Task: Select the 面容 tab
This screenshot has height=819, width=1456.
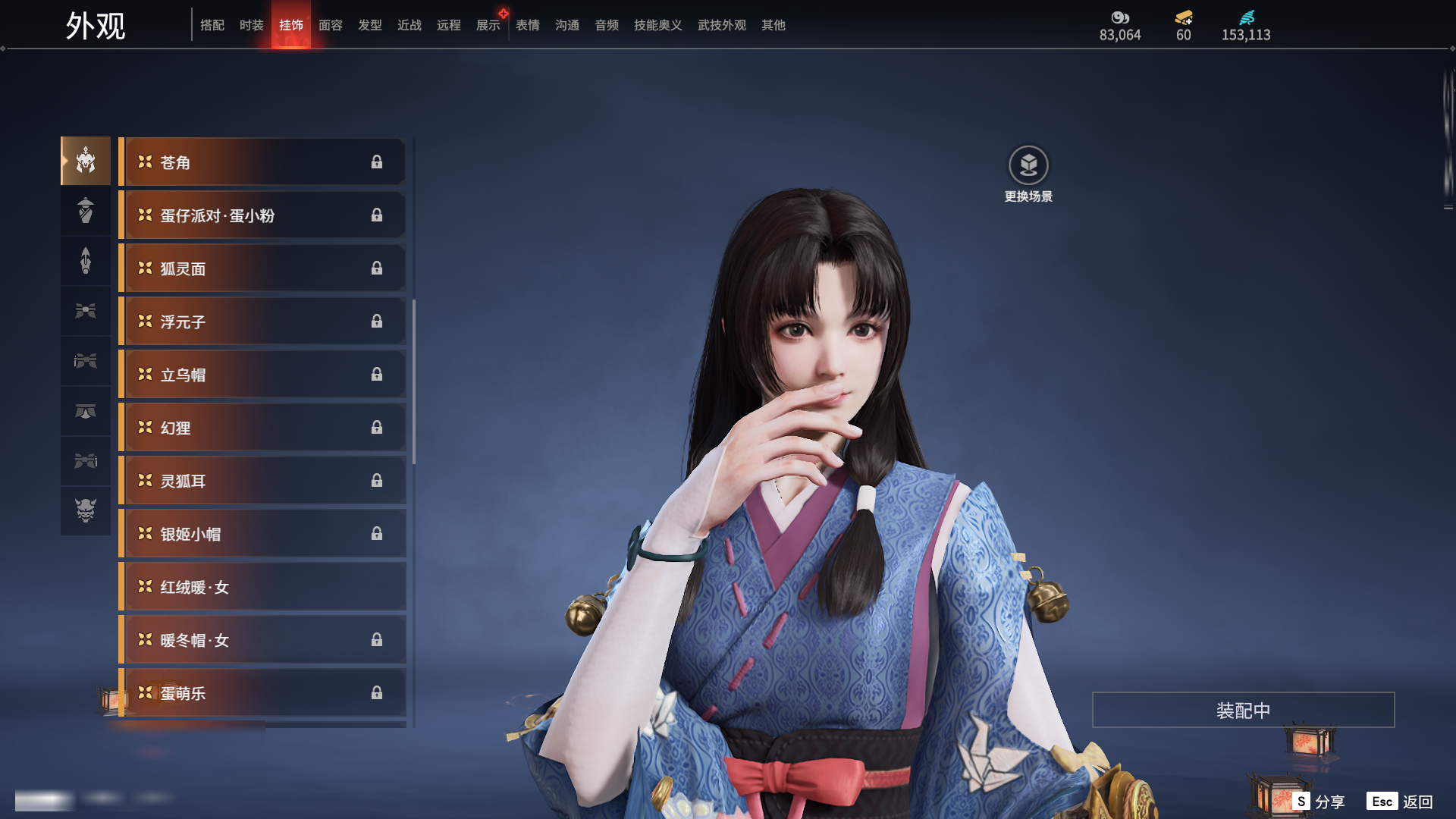Action: click(330, 25)
